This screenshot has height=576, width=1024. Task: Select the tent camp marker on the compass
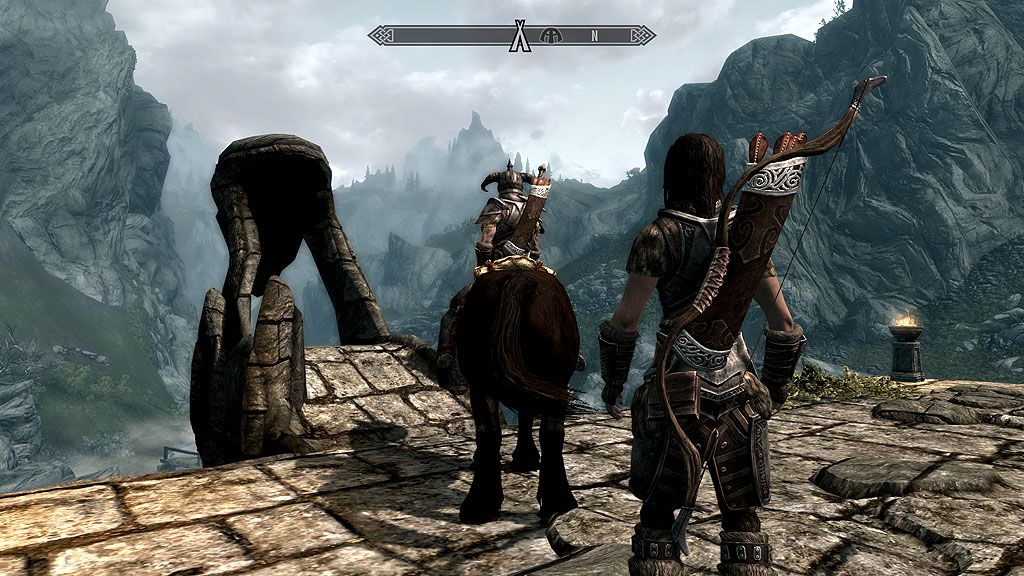pyautogui.click(x=518, y=36)
